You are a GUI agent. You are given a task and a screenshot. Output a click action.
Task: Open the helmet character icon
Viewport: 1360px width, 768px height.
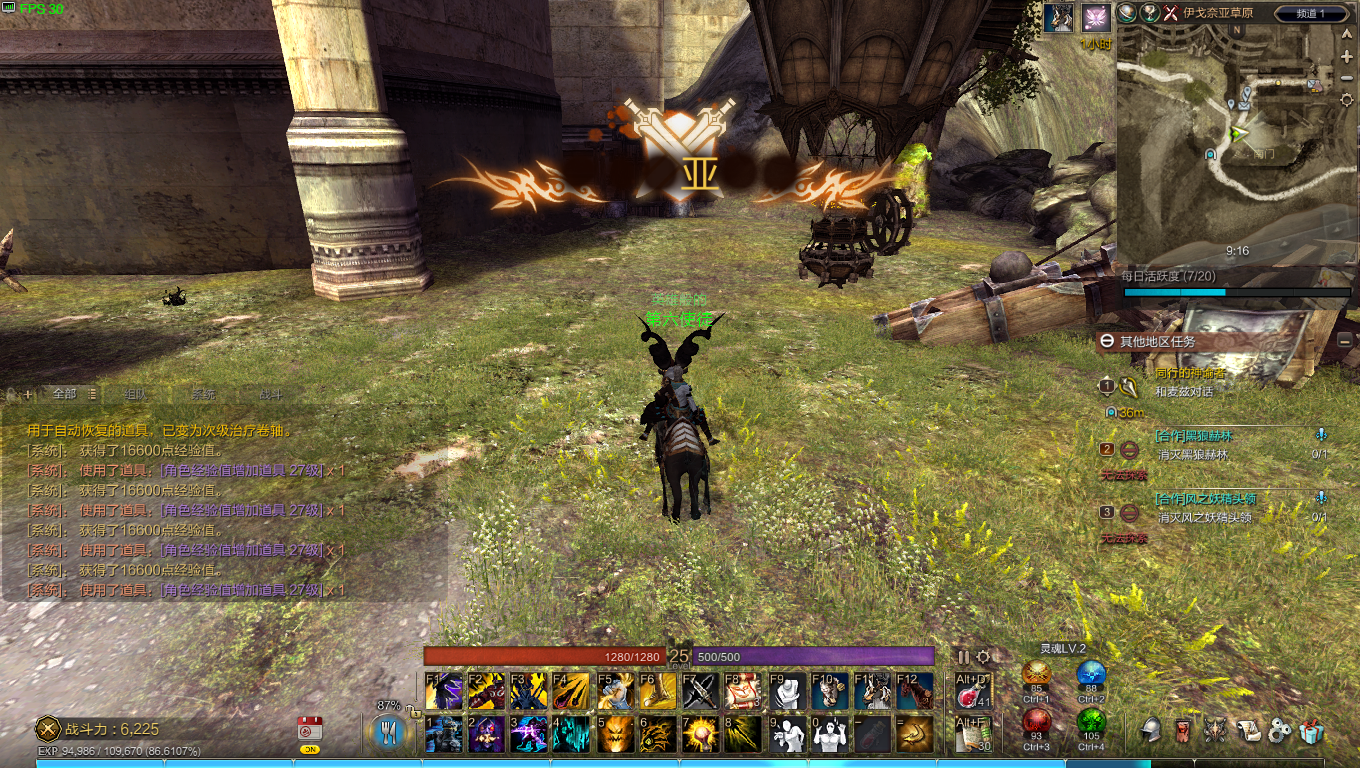pos(1151,732)
